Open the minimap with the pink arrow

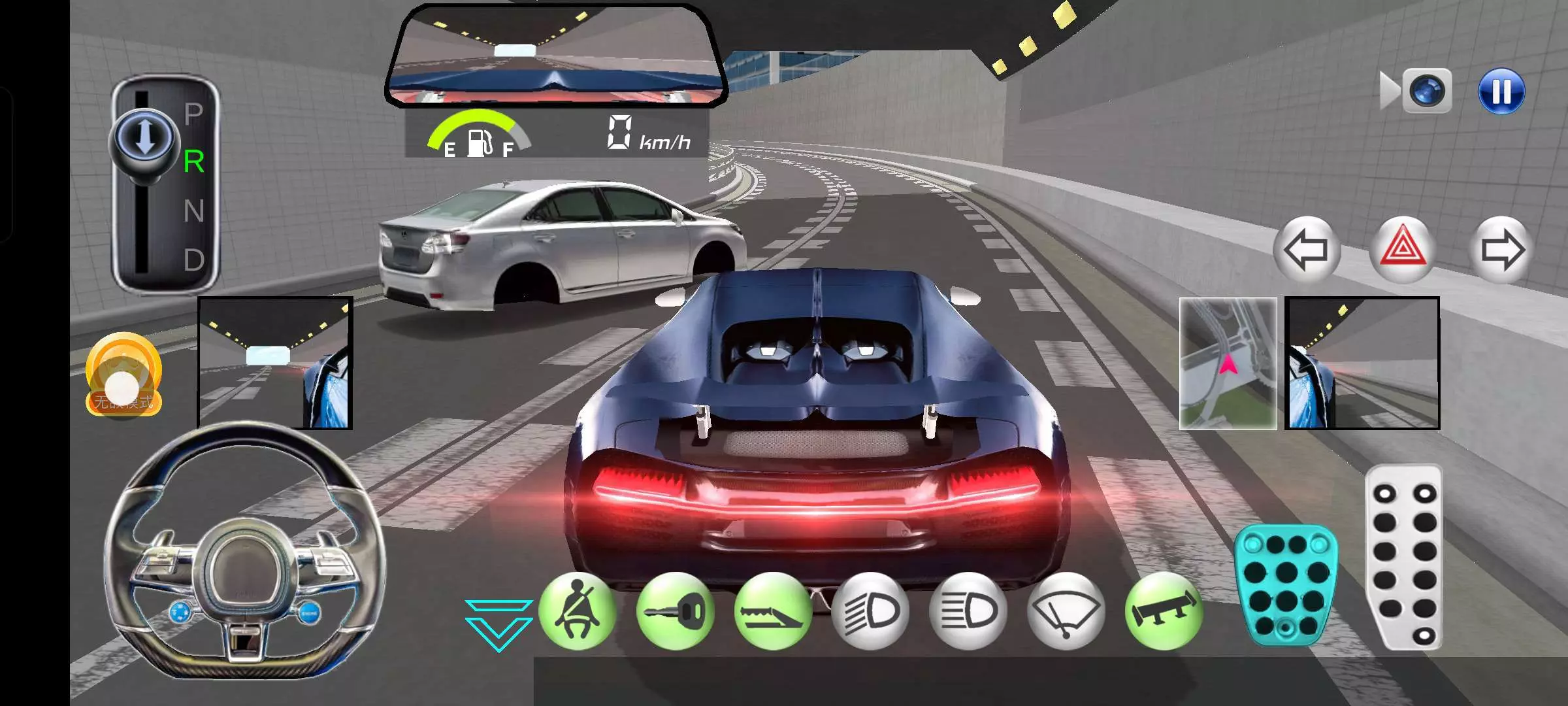click(1228, 363)
